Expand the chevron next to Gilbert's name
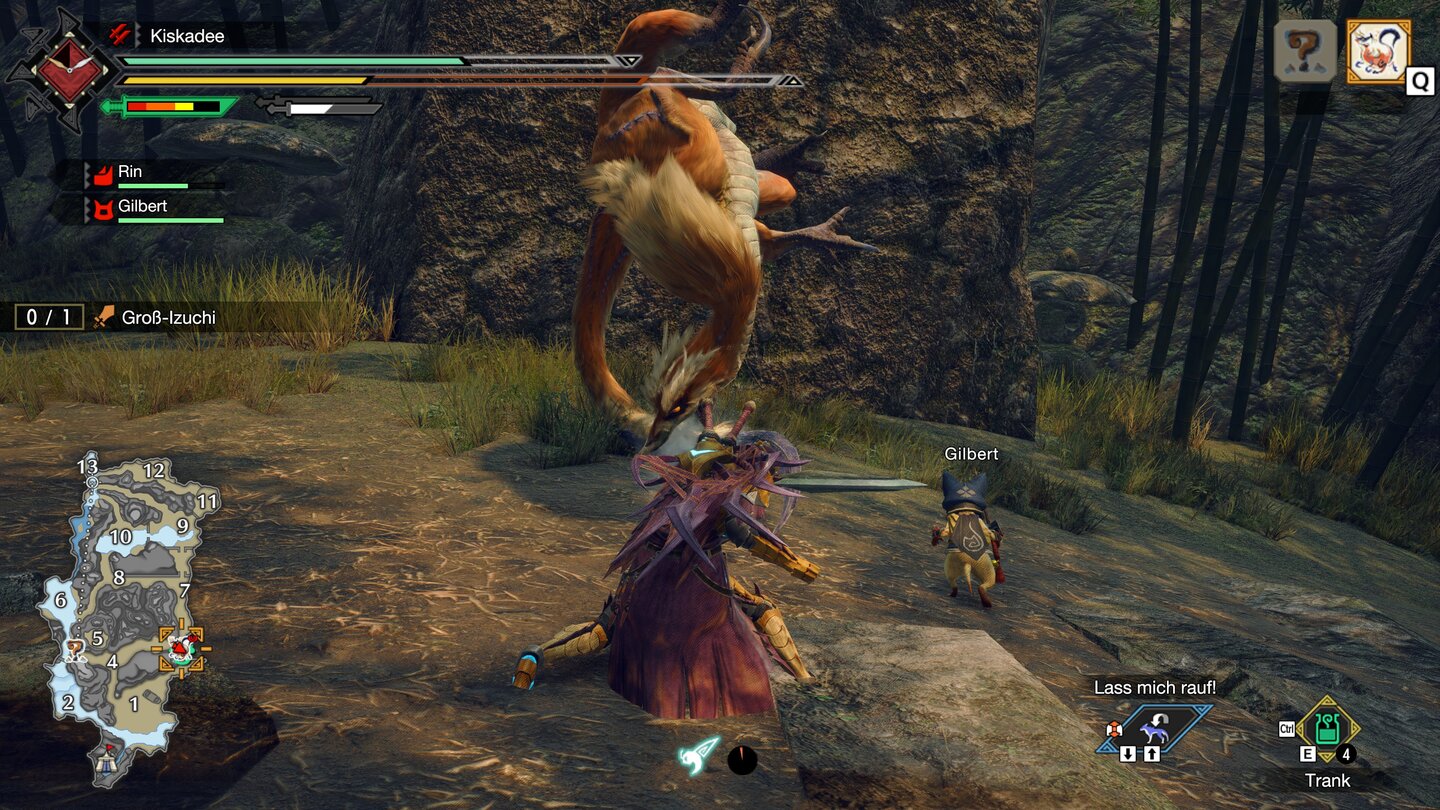The height and width of the screenshot is (810, 1440). (x=86, y=207)
